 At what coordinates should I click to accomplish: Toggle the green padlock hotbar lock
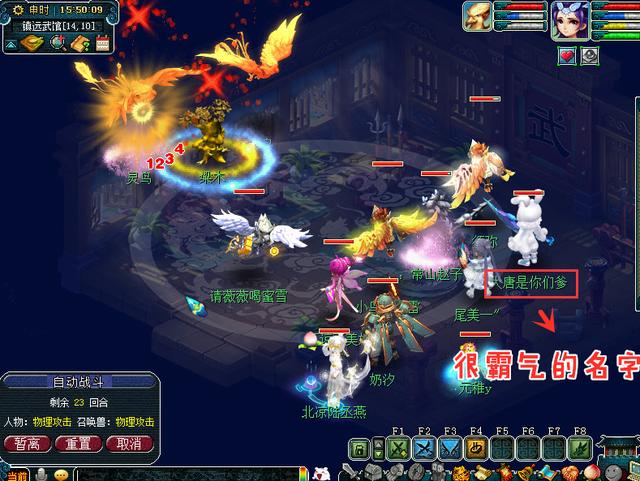tap(358, 448)
